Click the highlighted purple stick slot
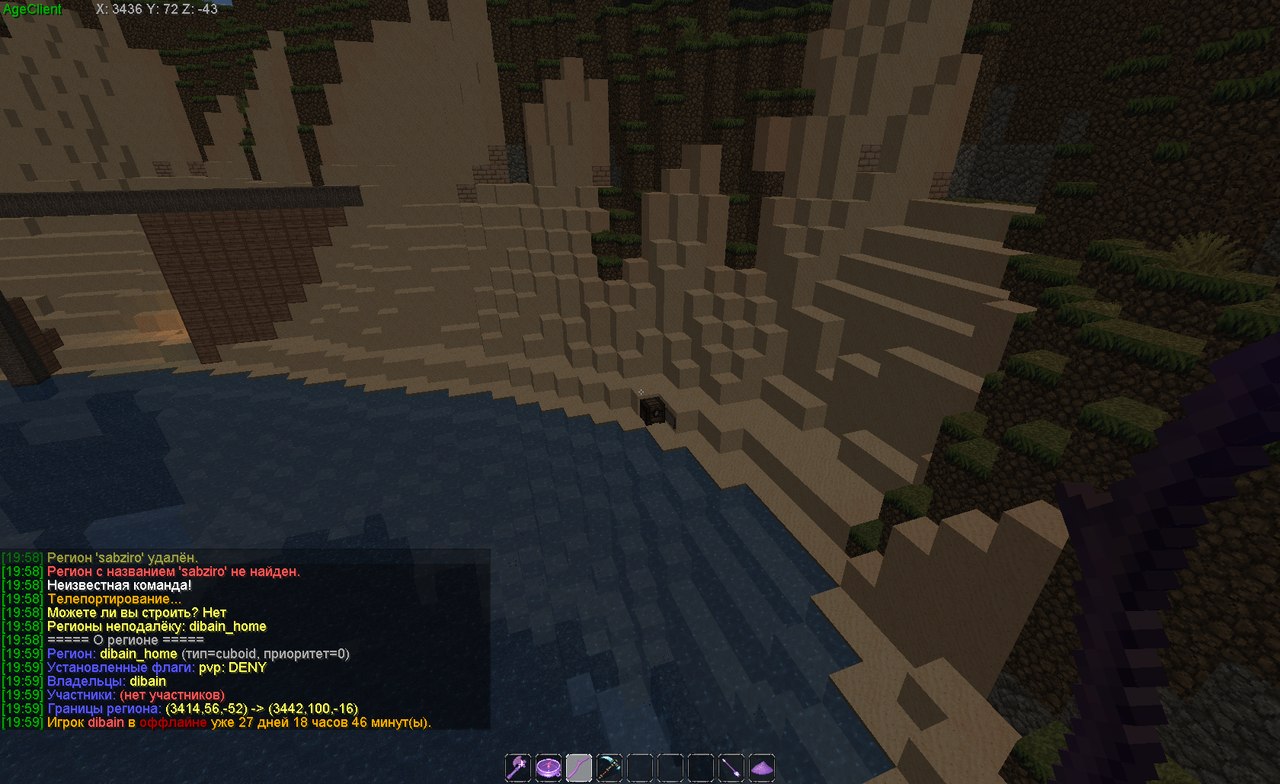Image resolution: width=1280 pixels, height=784 pixels. pos(579,768)
